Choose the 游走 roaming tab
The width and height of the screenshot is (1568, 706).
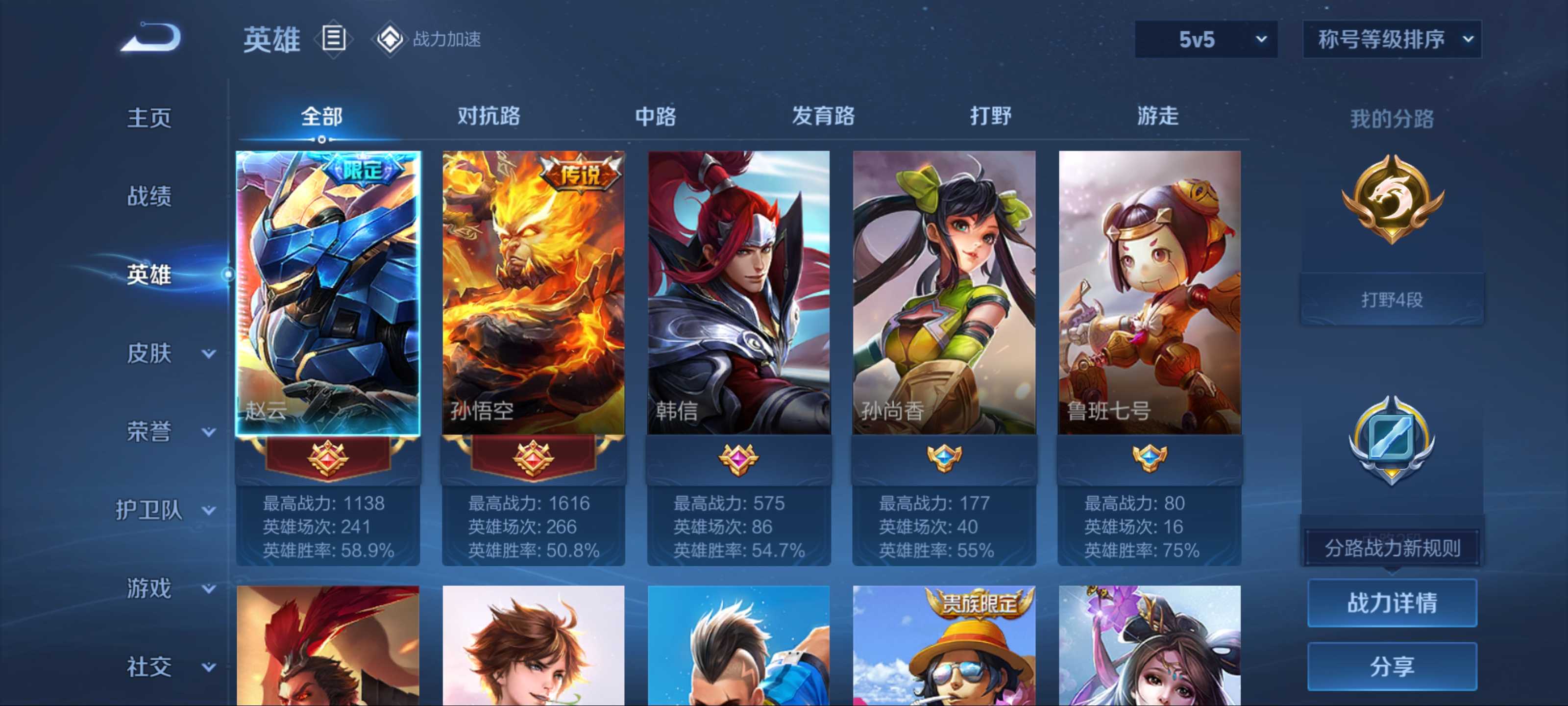pos(1158,116)
